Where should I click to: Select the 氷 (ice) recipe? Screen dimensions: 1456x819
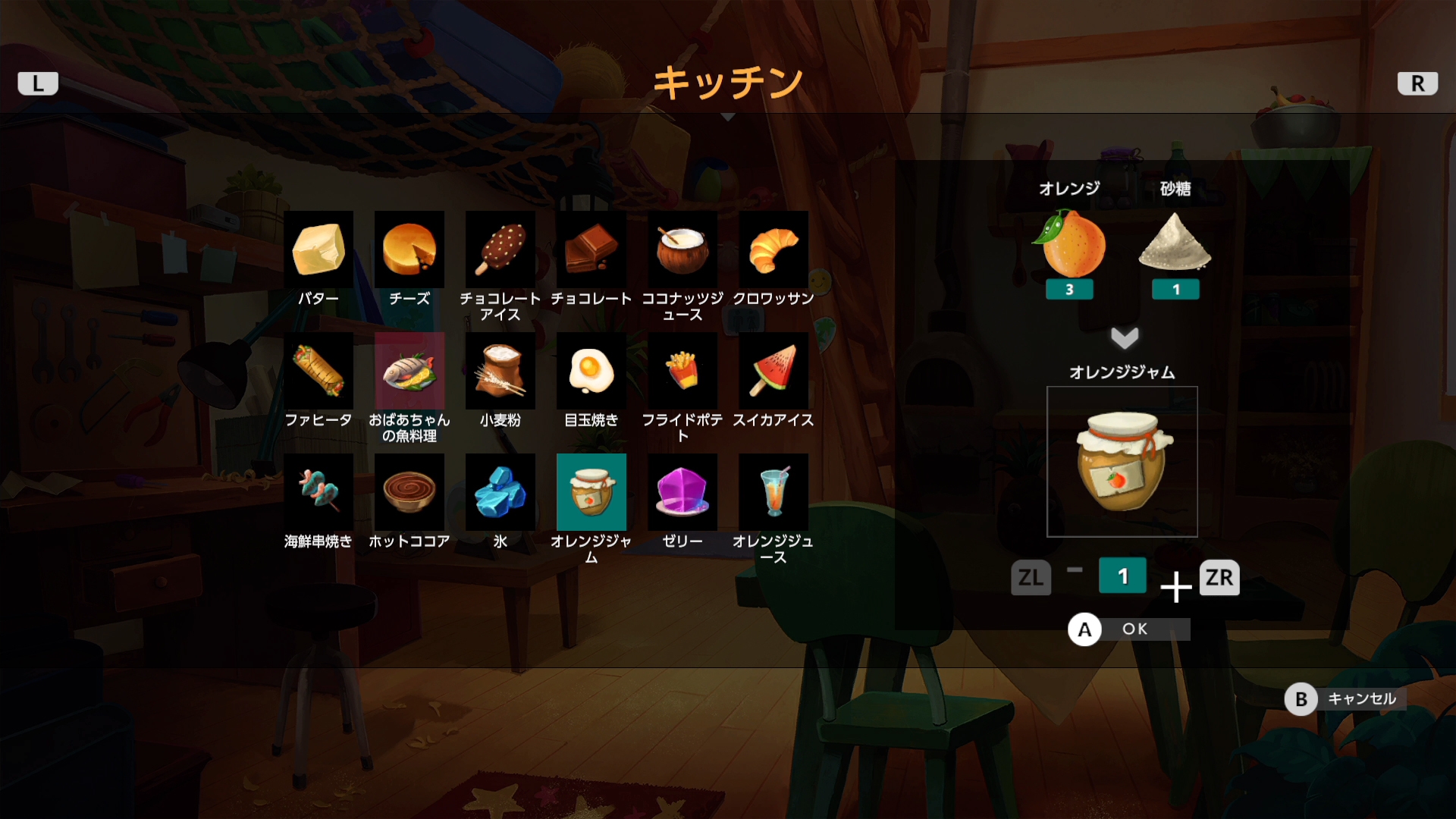click(x=500, y=491)
